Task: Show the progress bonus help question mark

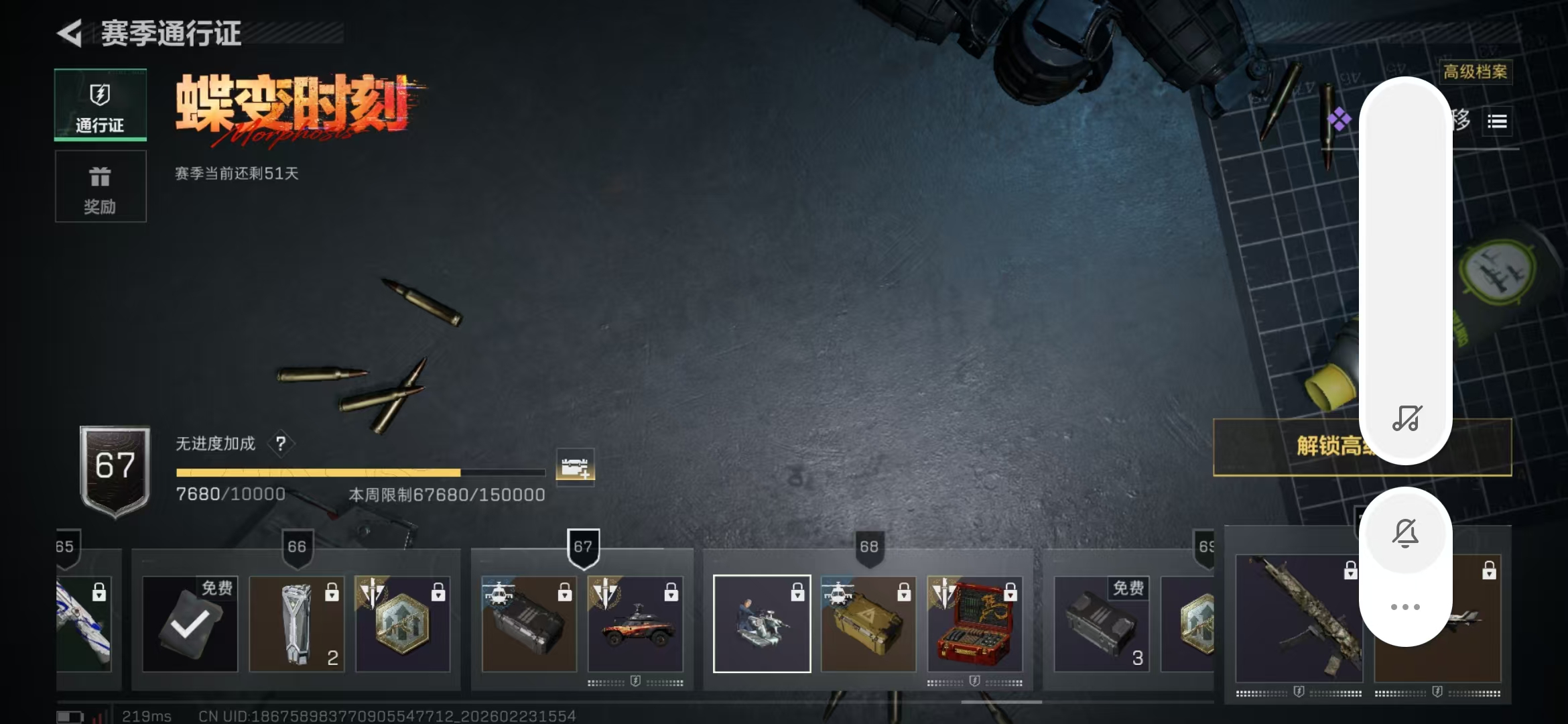Action: click(x=281, y=443)
